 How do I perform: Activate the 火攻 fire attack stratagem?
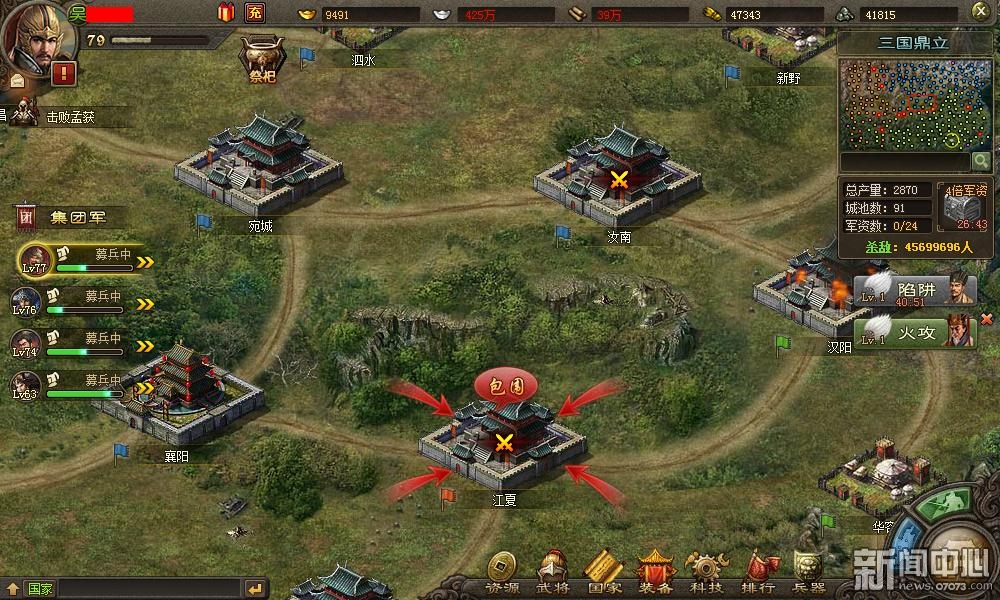pyautogui.click(x=913, y=331)
